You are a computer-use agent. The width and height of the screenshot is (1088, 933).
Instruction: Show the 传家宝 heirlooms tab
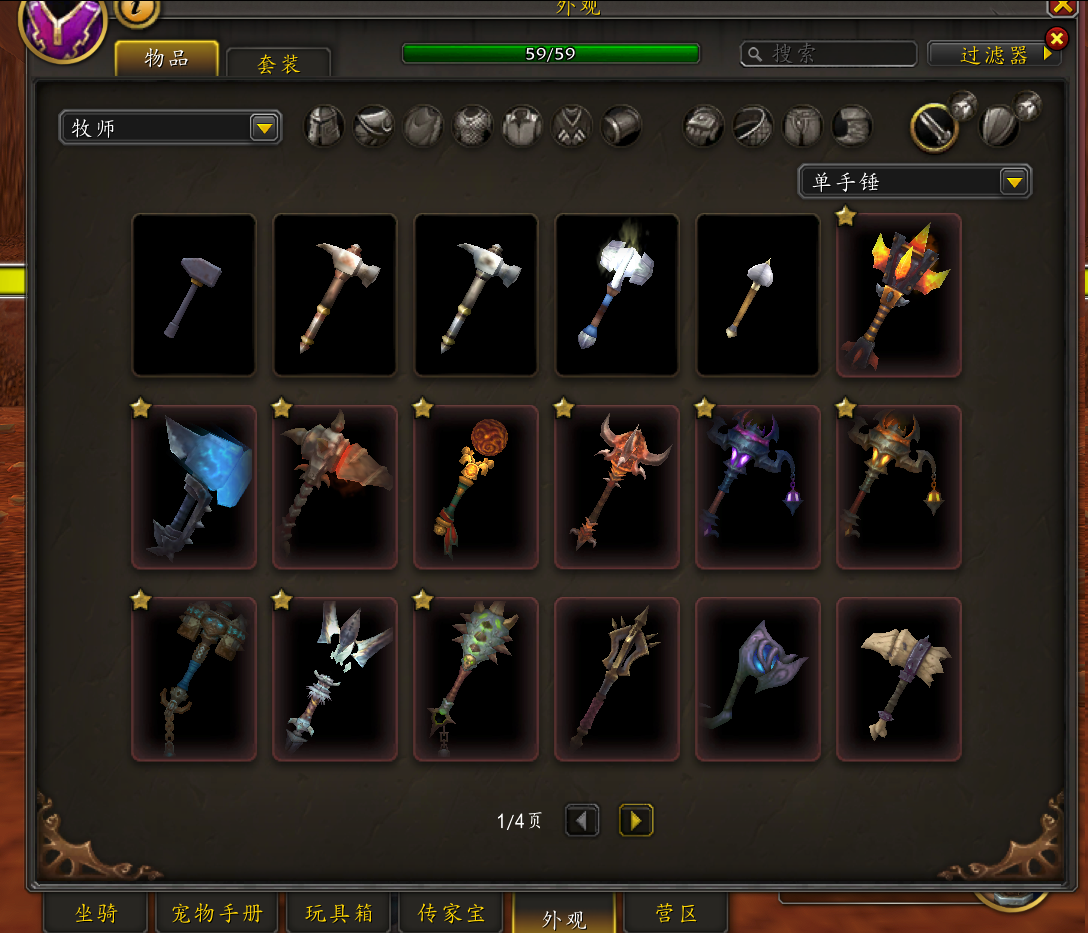(451, 913)
